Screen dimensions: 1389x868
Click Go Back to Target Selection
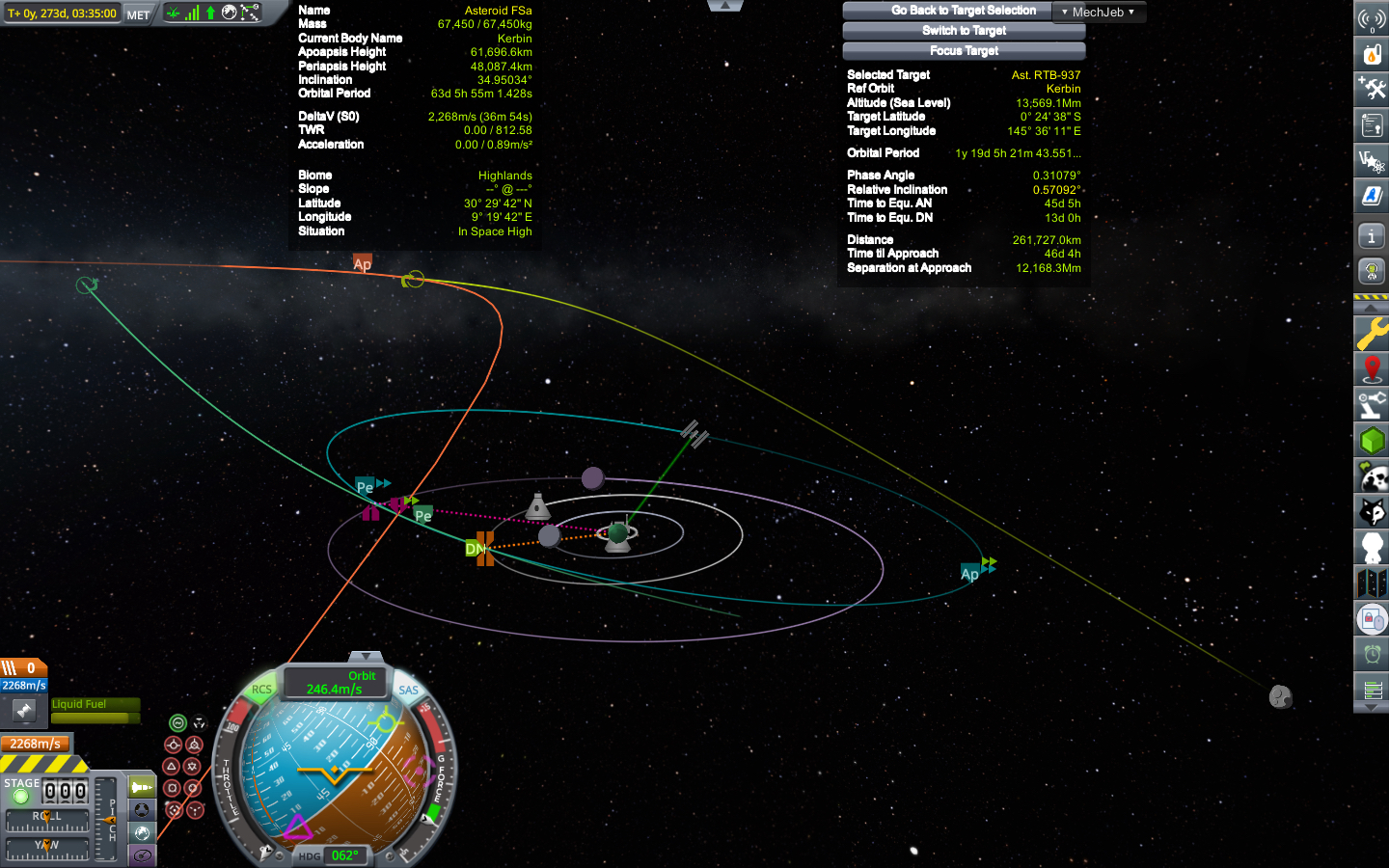963,11
